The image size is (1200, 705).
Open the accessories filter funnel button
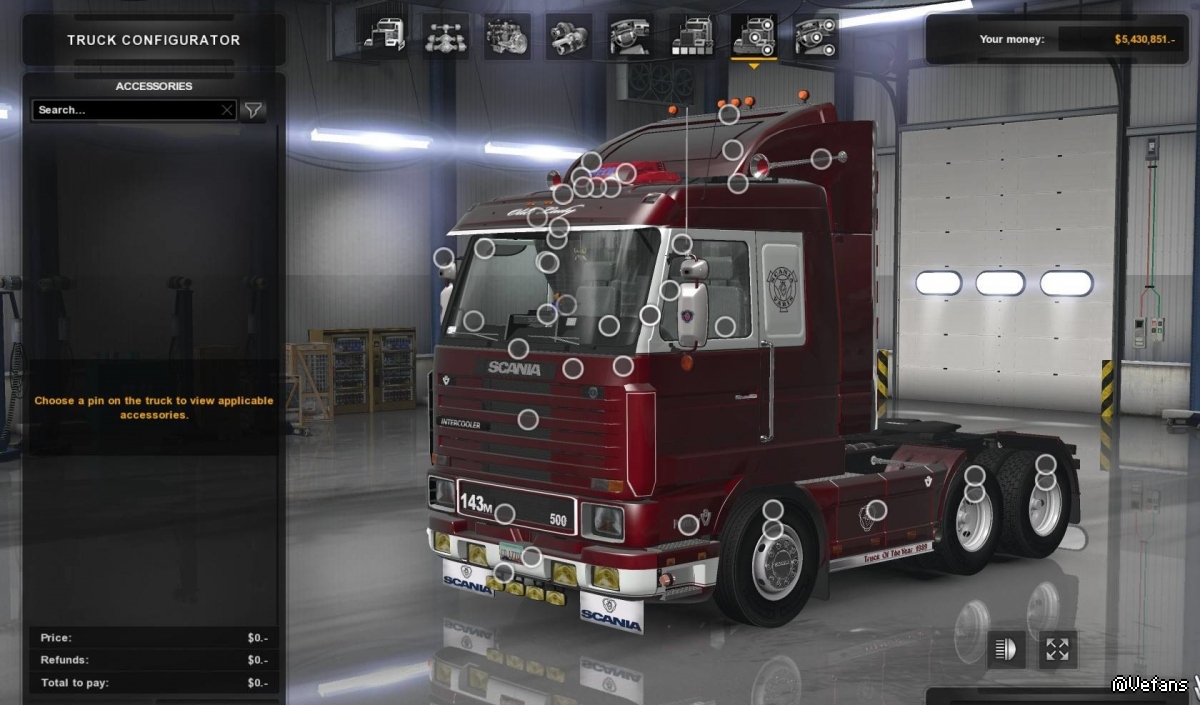254,110
